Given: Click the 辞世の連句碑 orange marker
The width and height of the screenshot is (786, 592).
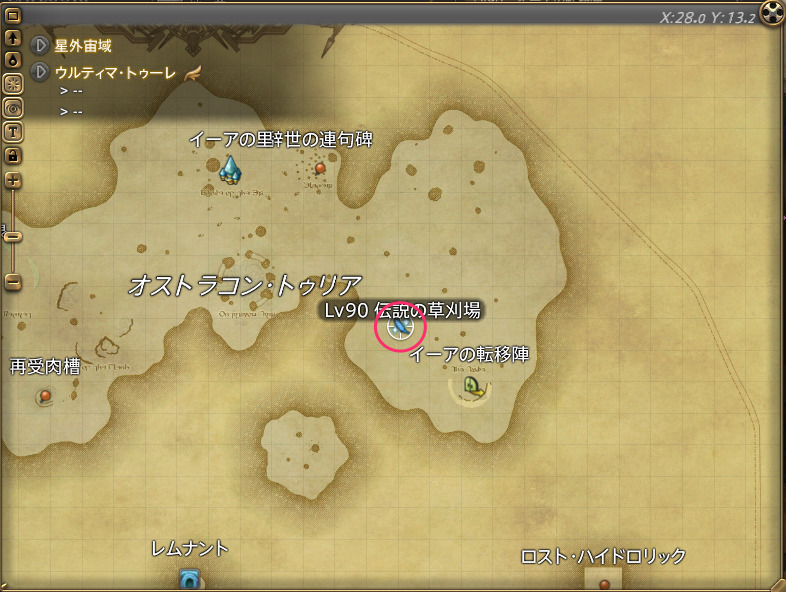Looking at the screenshot, I should pyautogui.click(x=320, y=168).
